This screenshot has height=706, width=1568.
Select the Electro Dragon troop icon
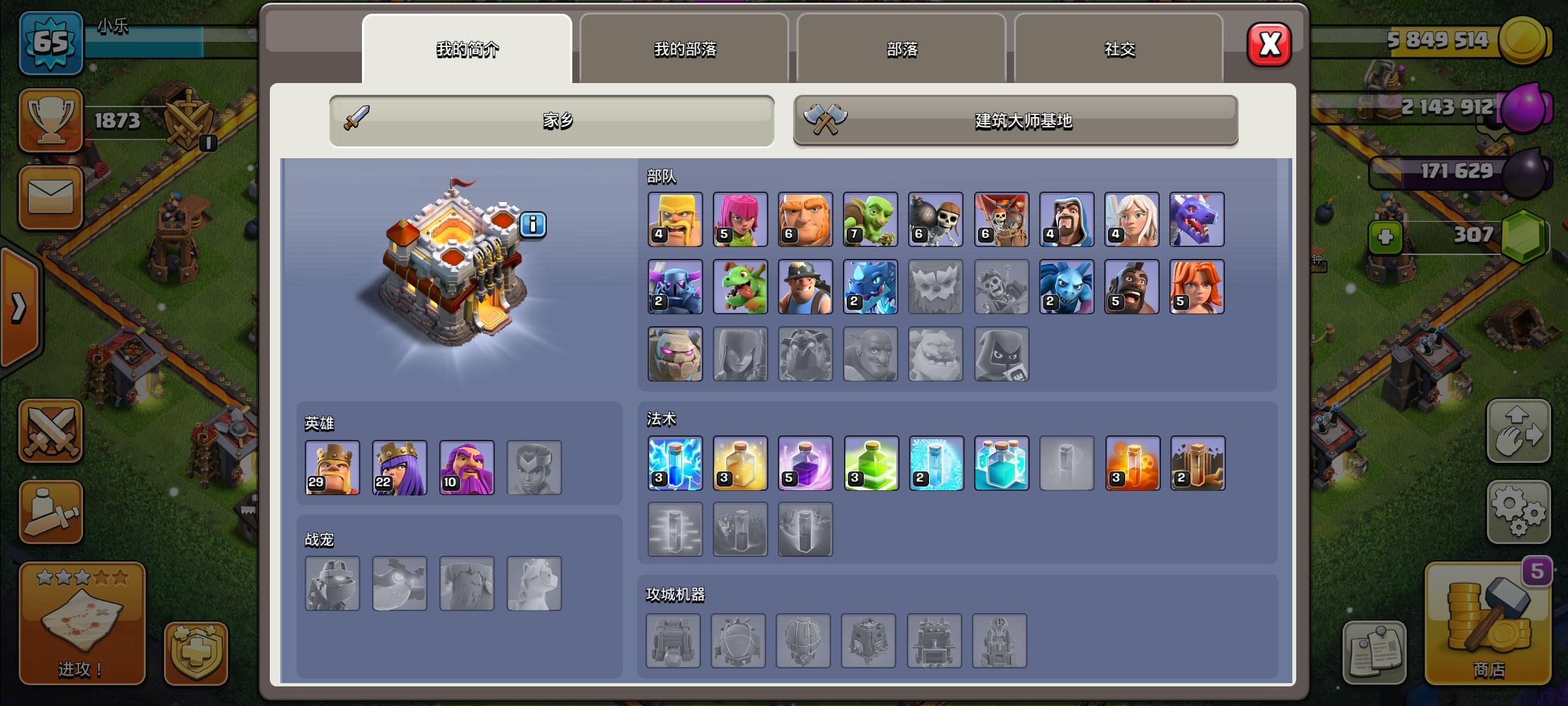click(x=871, y=286)
